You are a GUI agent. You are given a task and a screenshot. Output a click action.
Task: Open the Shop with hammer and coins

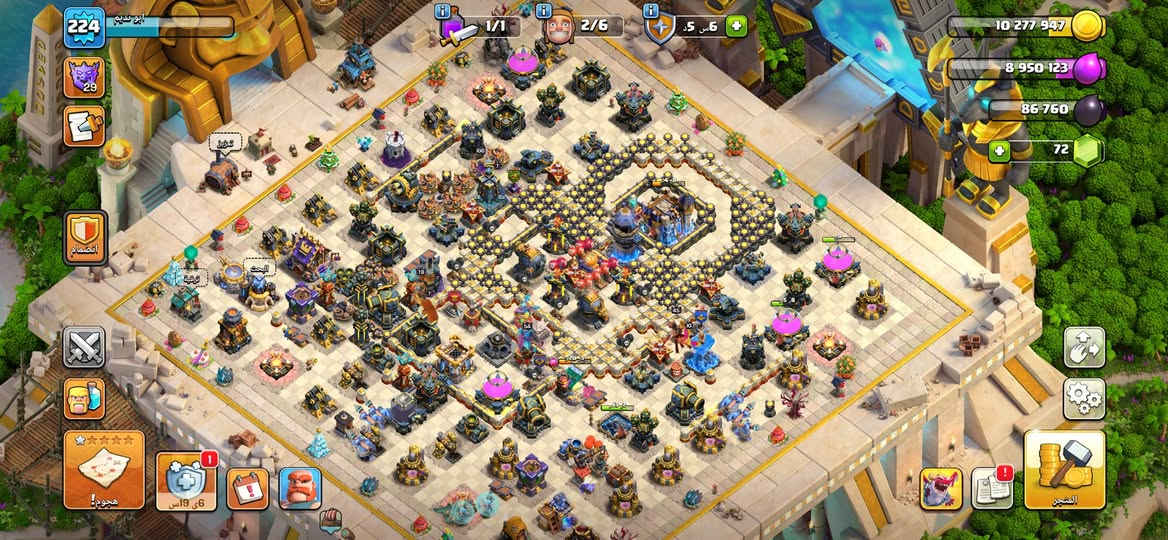coord(1064,470)
